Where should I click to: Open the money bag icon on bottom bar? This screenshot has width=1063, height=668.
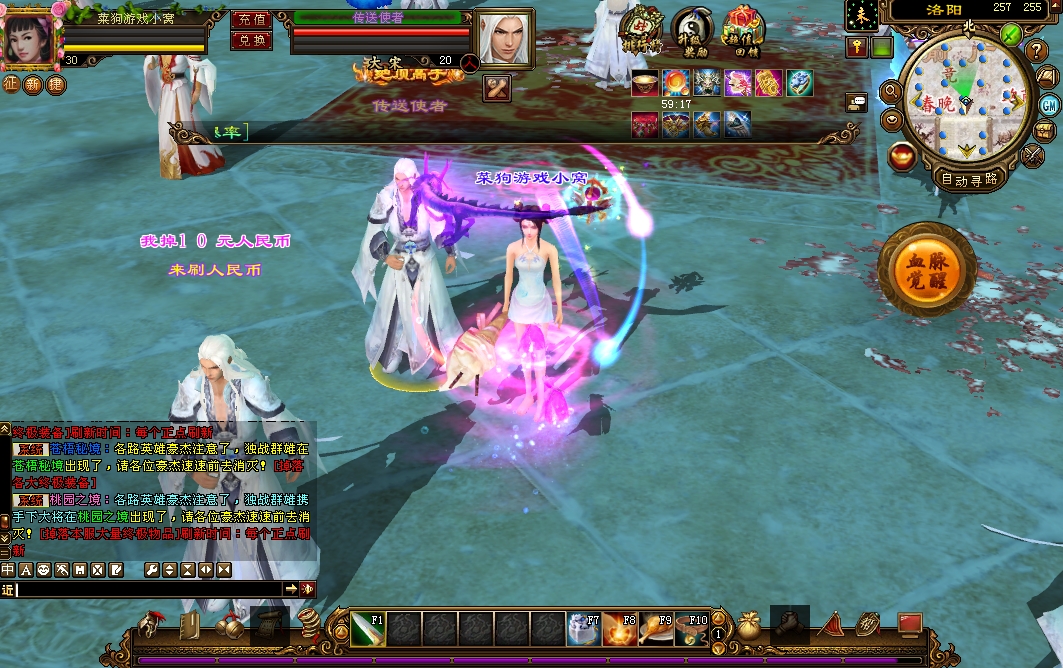[750, 626]
